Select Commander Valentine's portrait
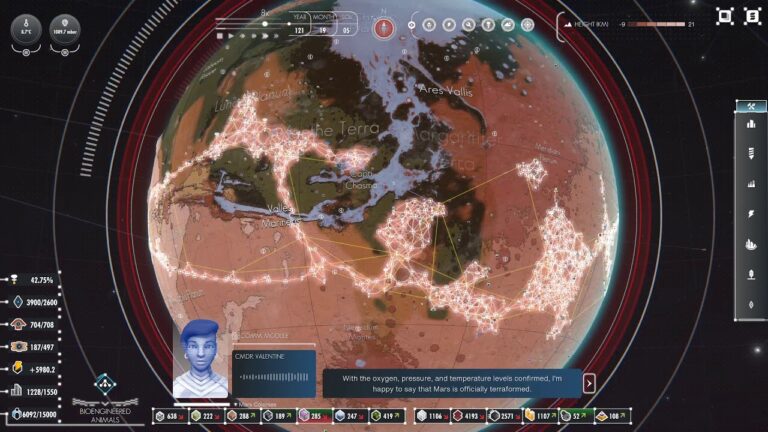768x432 pixels. click(x=200, y=359)
